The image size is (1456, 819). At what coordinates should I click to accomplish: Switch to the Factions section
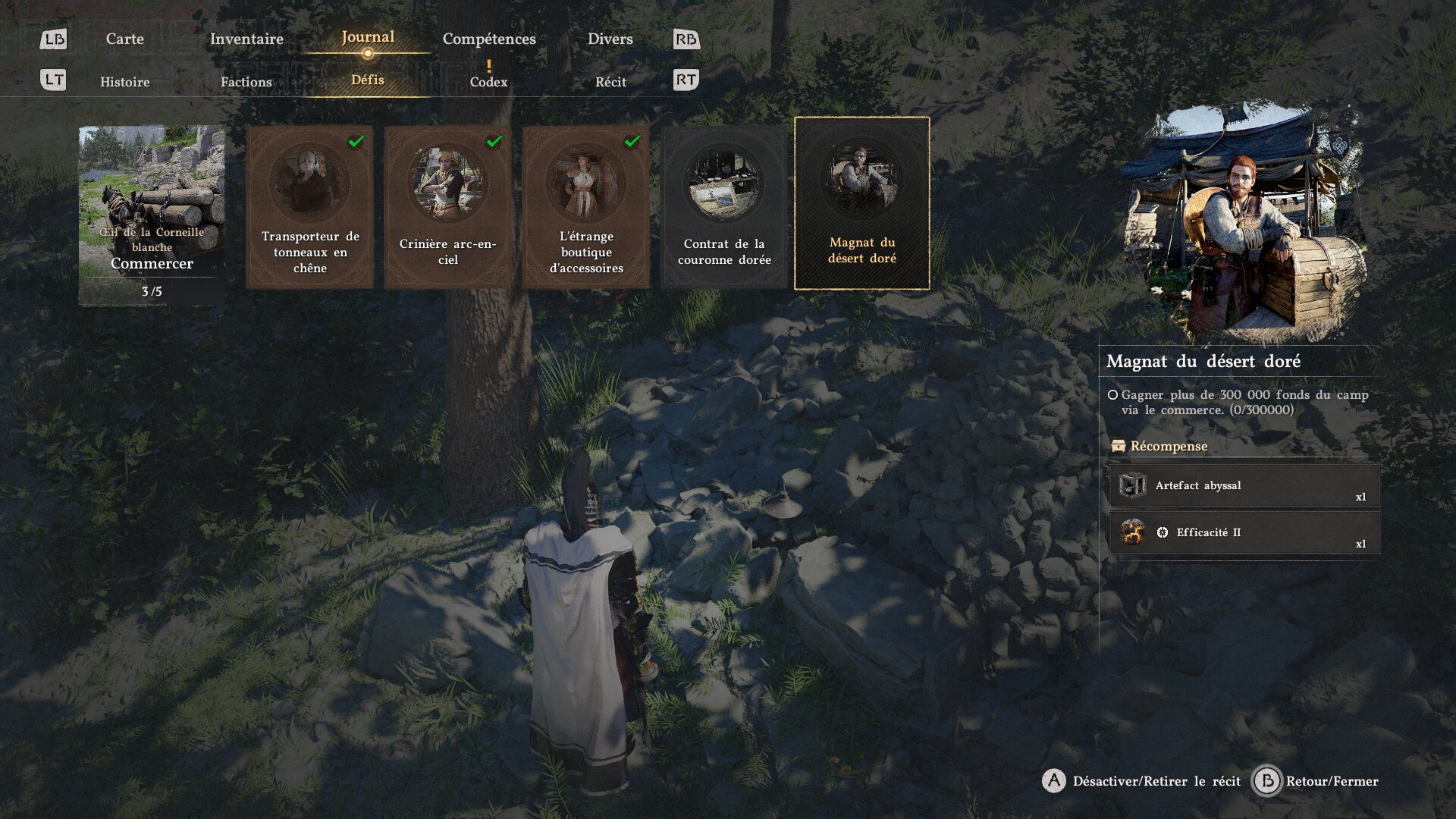tap(246, 82)
